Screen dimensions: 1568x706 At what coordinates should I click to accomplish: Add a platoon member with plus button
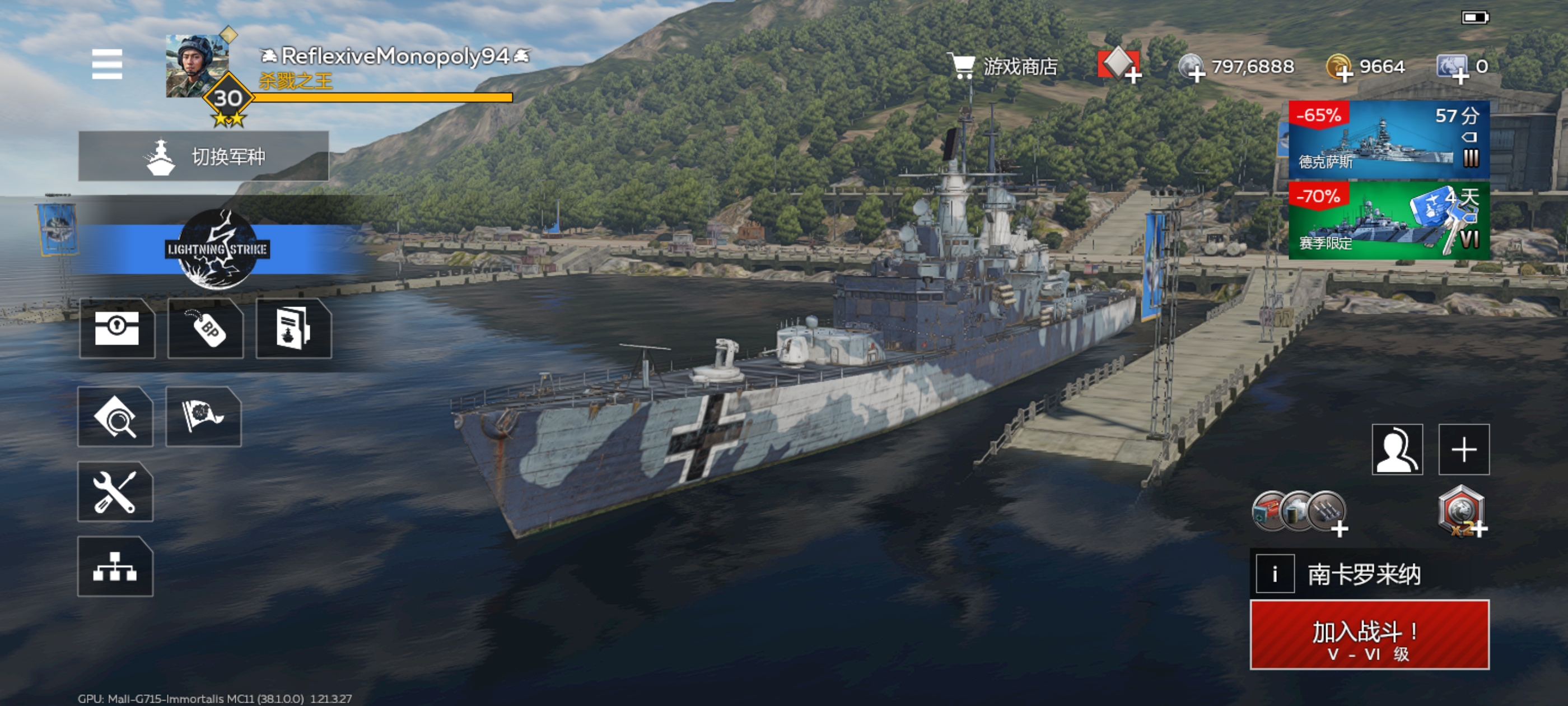click(x=1463, y=449)
